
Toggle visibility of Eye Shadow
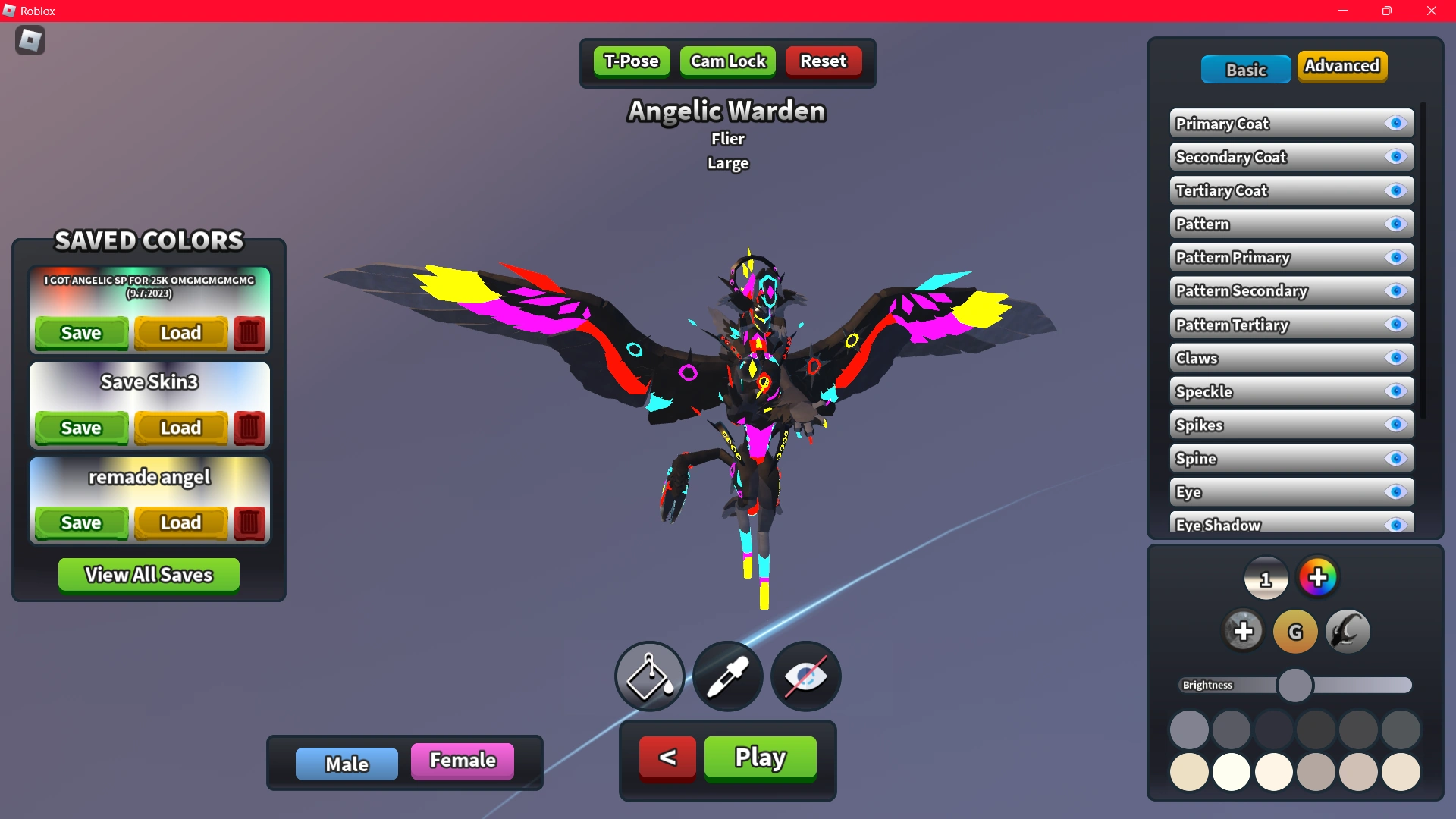coord(1396,524)
